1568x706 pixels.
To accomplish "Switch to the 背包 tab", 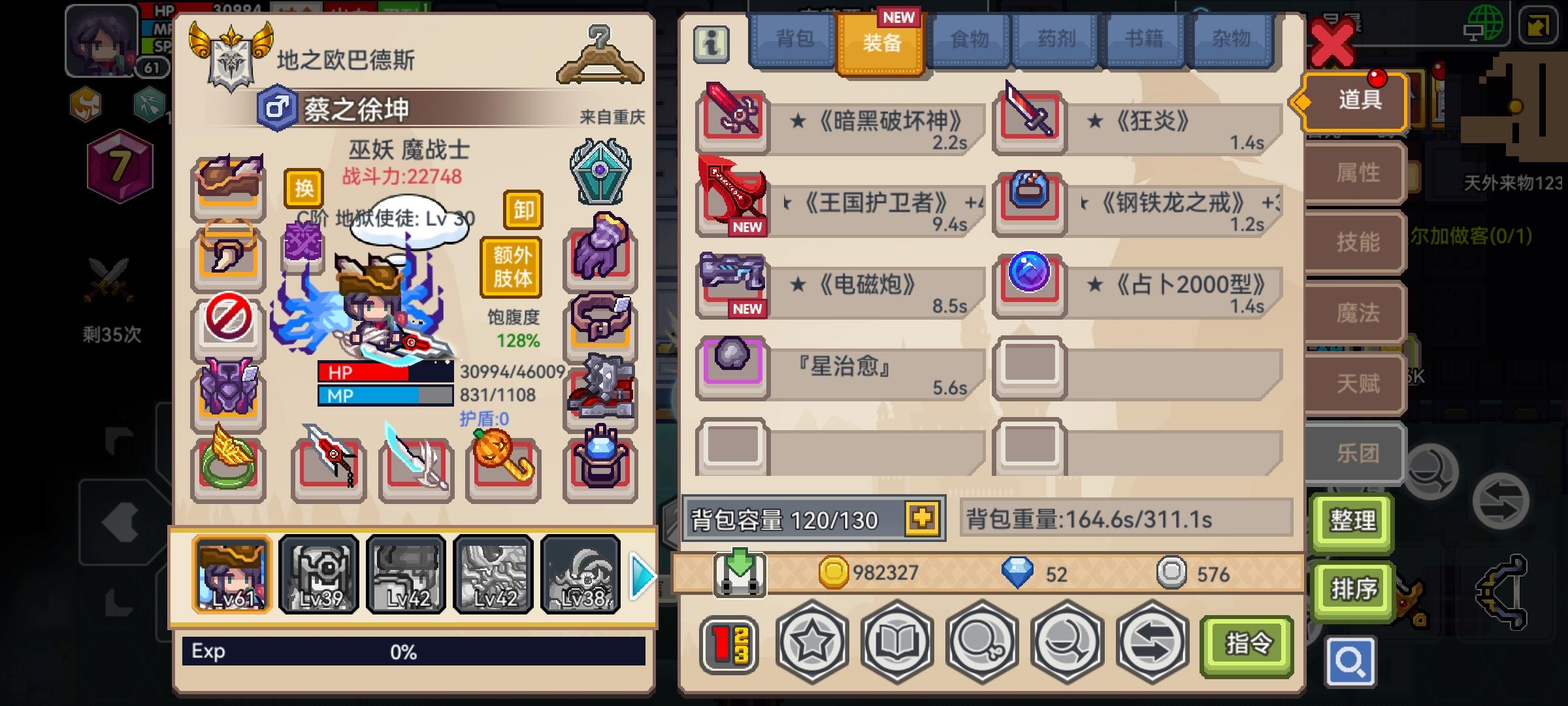I will coord(792,39).
